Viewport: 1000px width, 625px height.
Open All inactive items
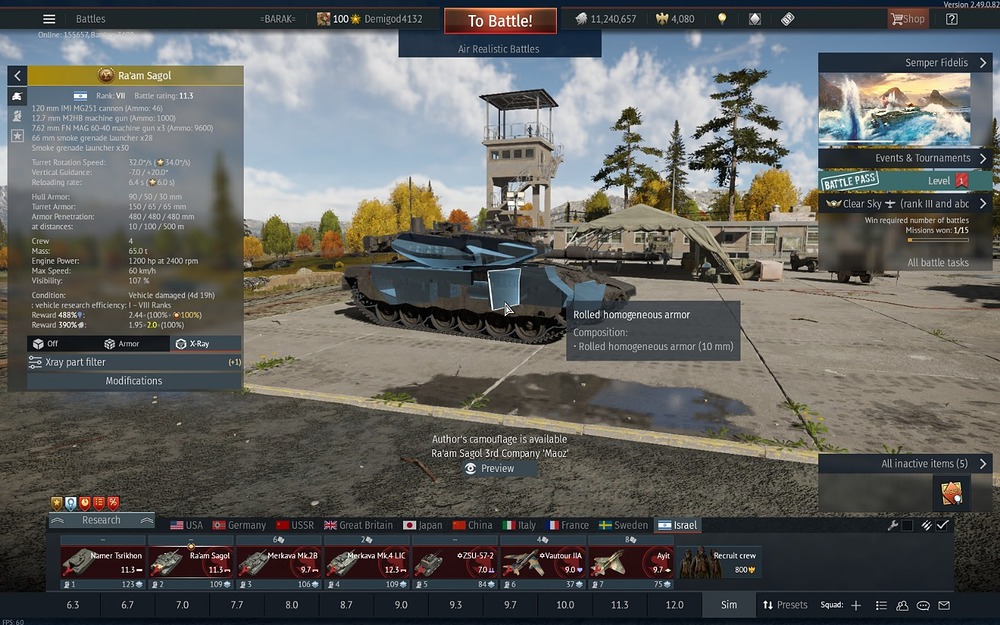pyautogui.click(x=905, y=463)
